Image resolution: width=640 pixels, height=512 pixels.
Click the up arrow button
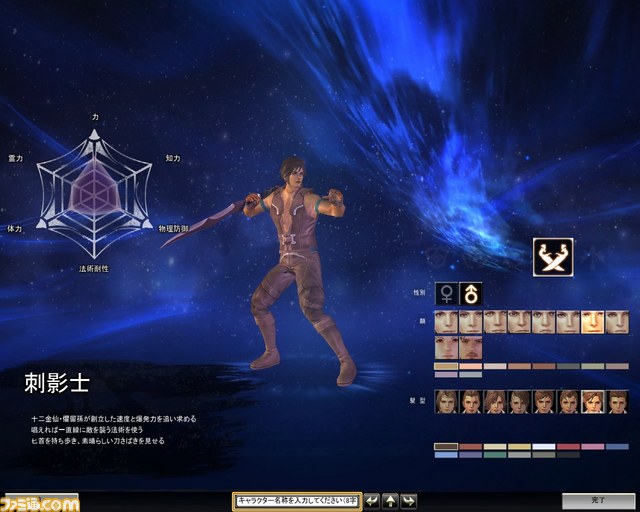pos(390,501)
